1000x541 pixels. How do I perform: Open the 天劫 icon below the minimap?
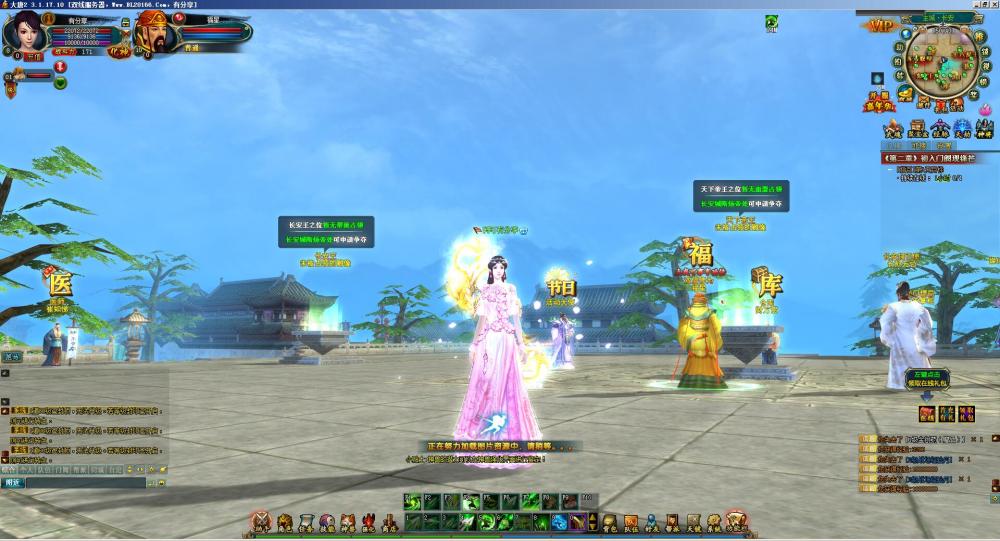click(x=962, y=129)
